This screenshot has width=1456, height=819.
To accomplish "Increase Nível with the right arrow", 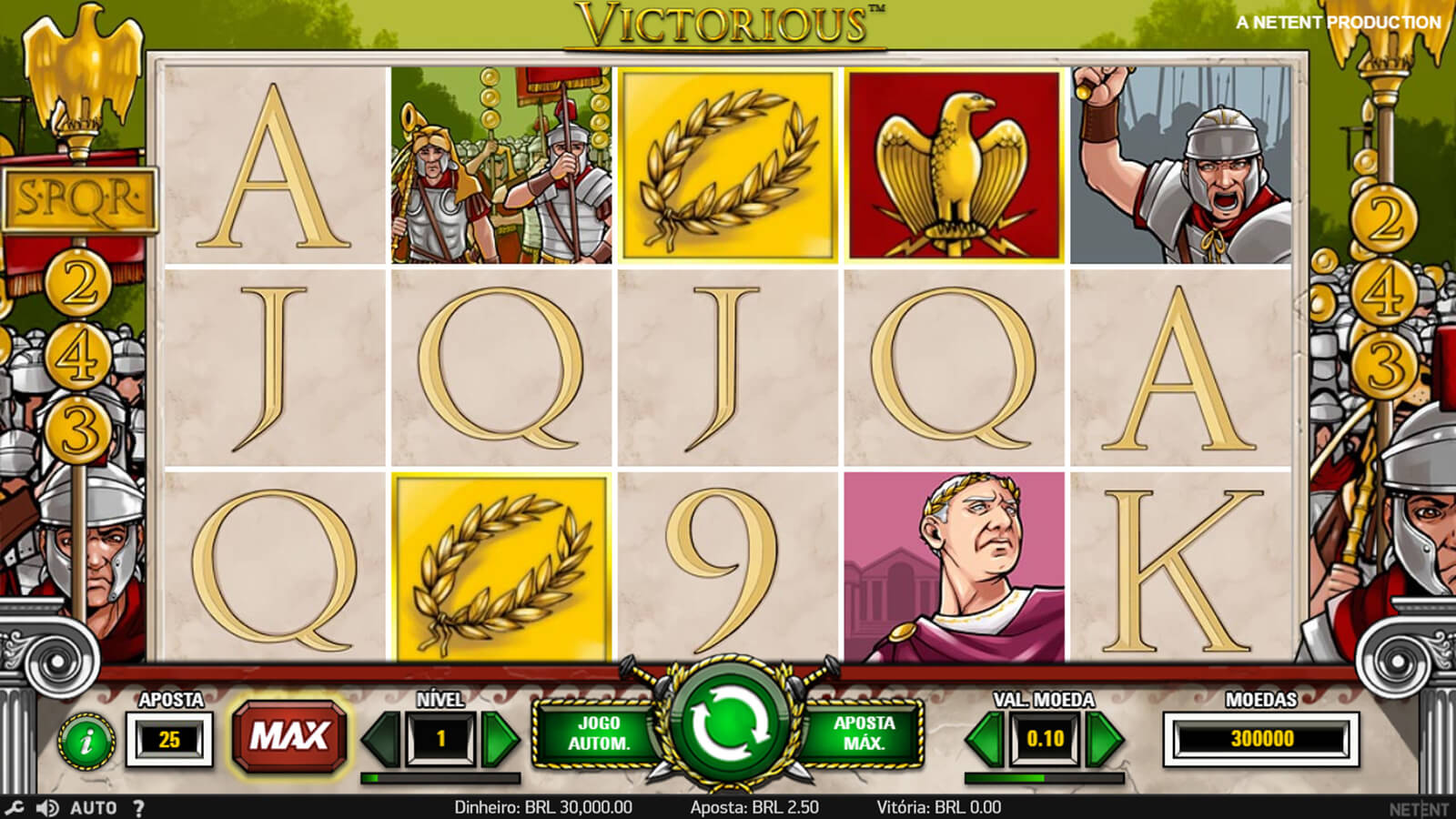I will point(499,739).
